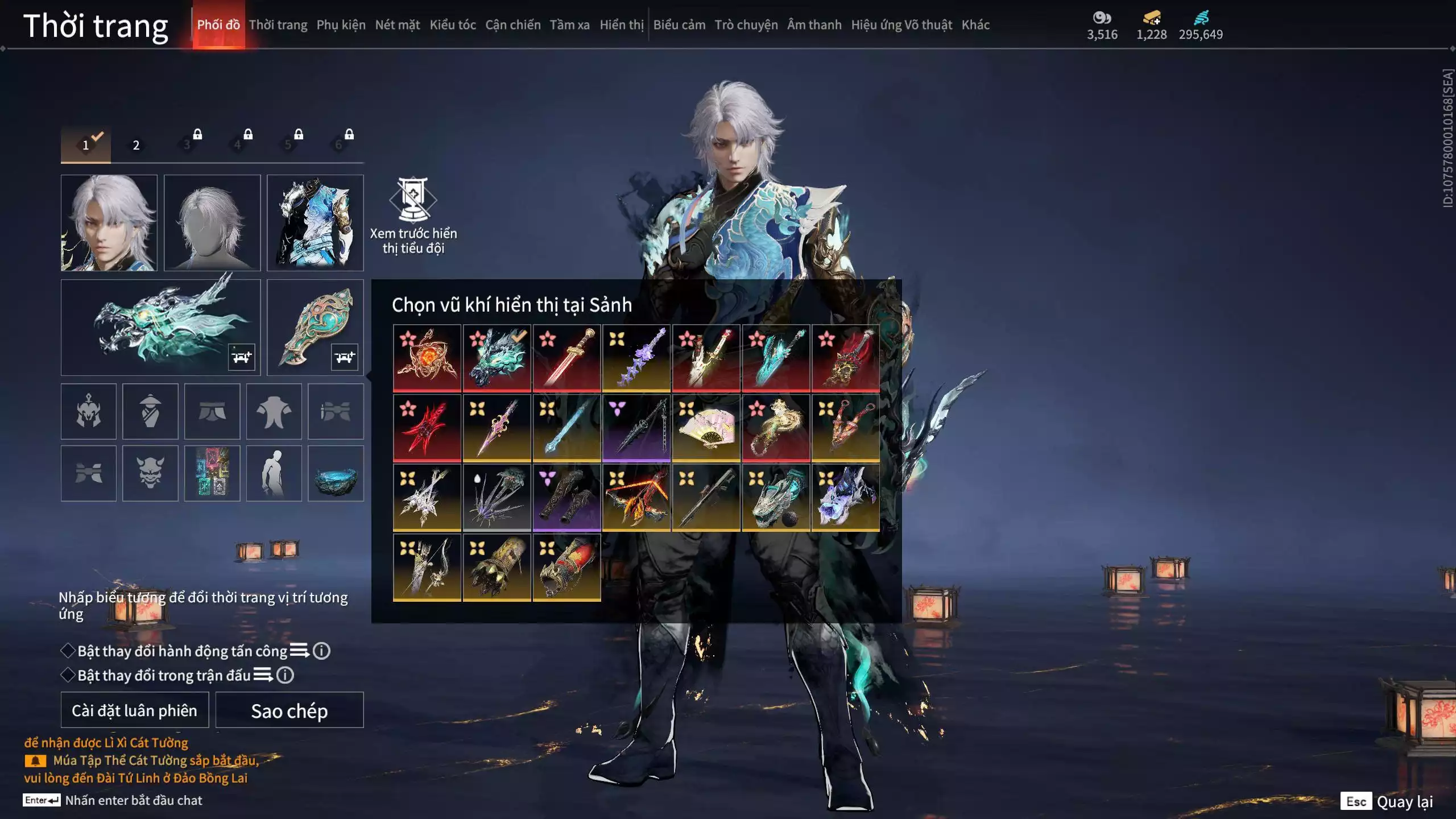Toggle Bật thay đổi trong trận đấu
Image resolution: width=1456 pixels, height=819 pixels.
pos(68,675)
